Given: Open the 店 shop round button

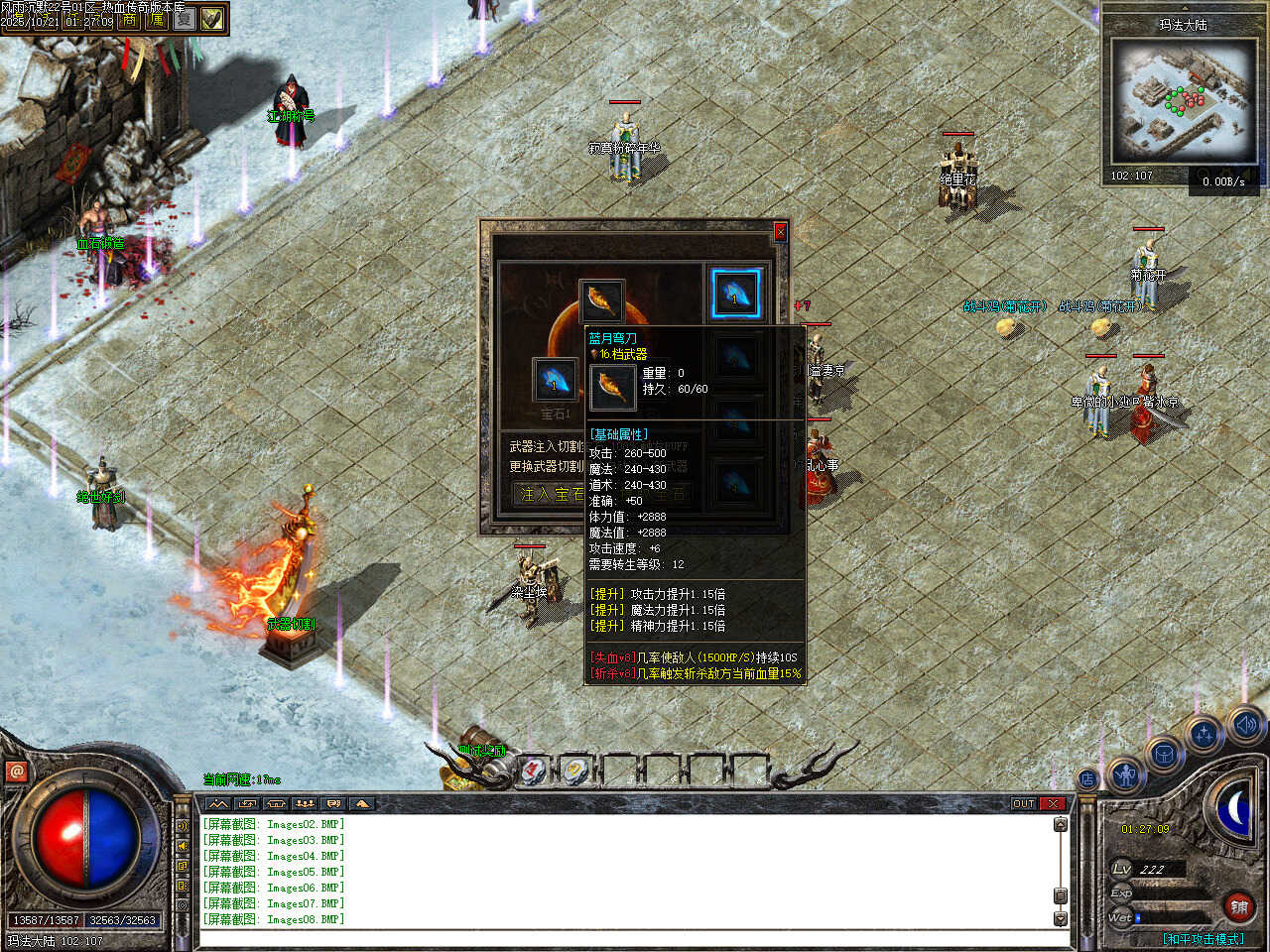Looking at the screenshot, I should 1087,779.
